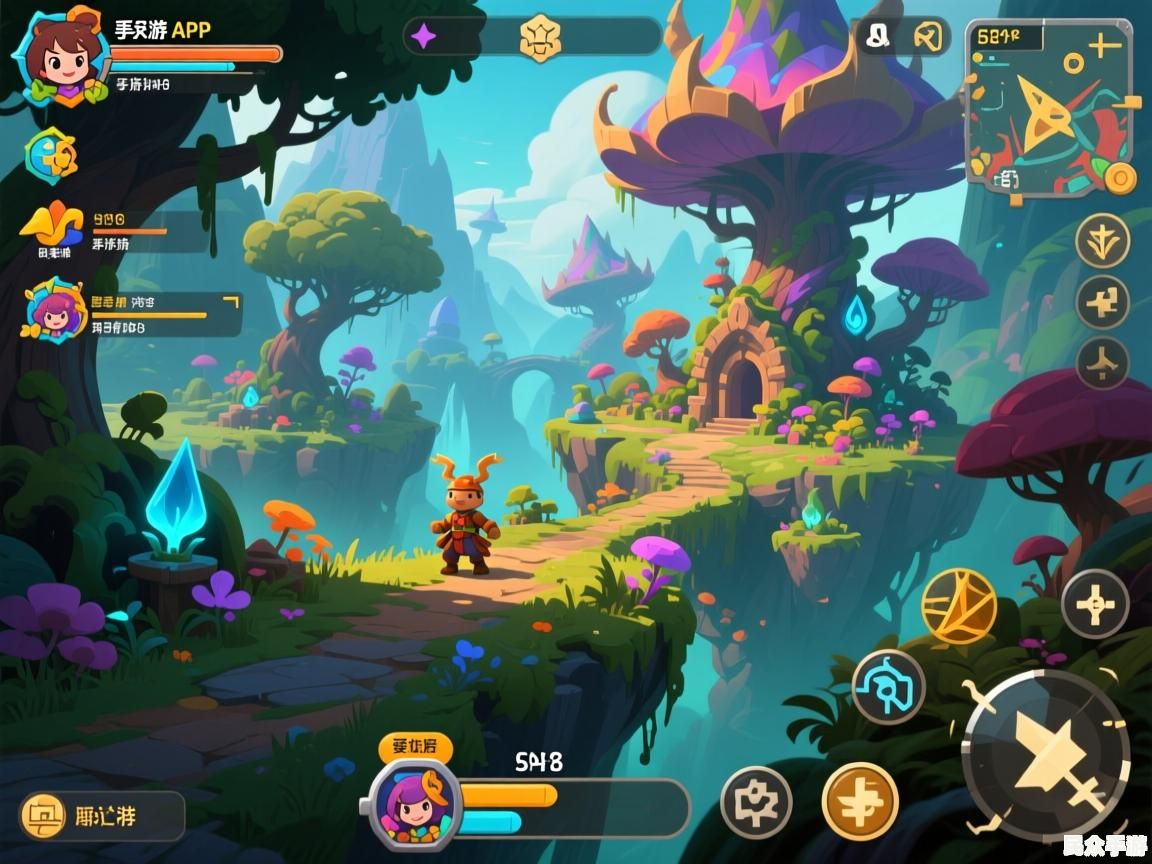This screenshot has height=864, width=1152.
Task: Use the golden triangle rune skill
Action: tap(958, 605)
